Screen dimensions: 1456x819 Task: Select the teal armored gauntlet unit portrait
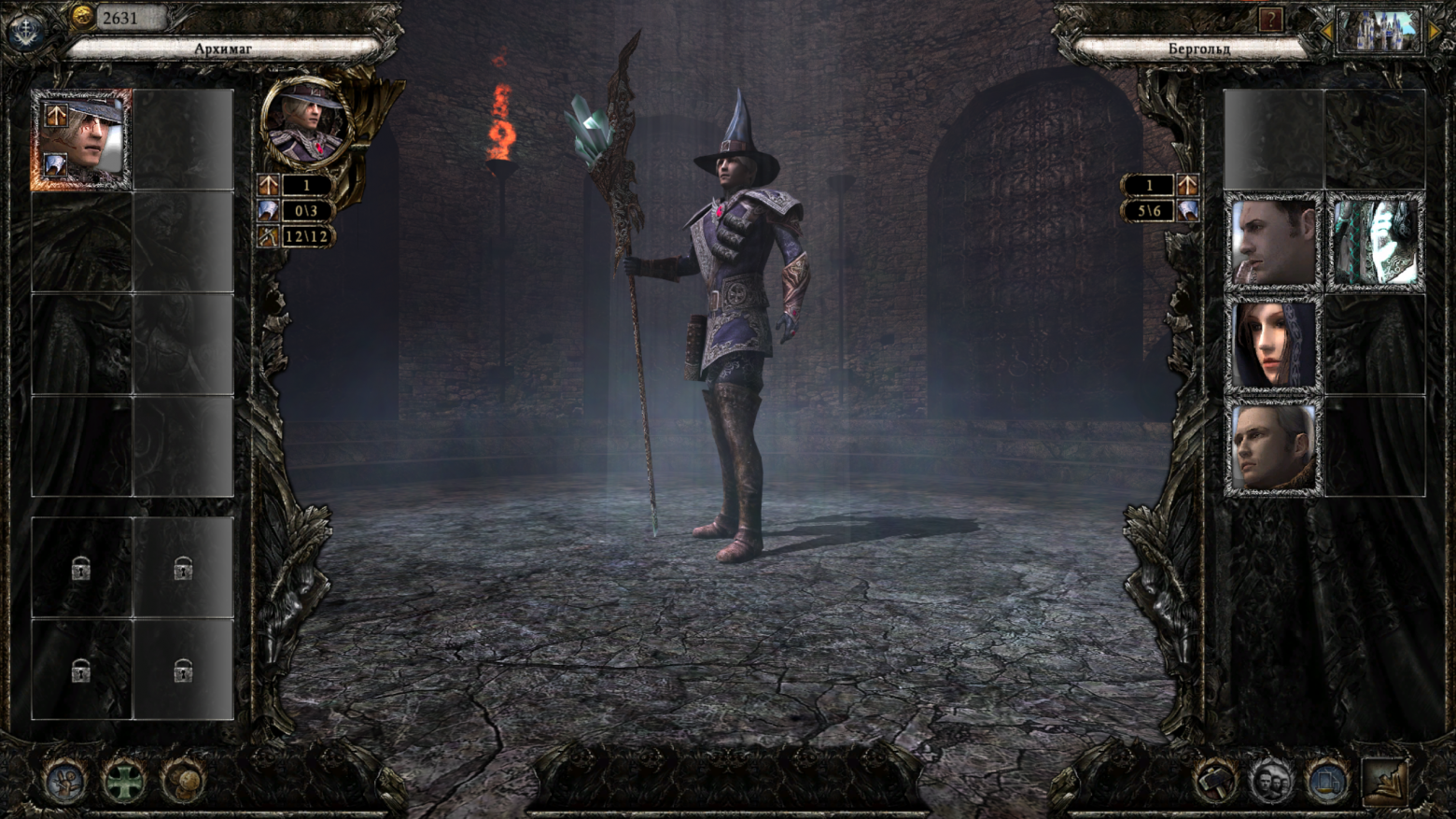pos(1375,242)
